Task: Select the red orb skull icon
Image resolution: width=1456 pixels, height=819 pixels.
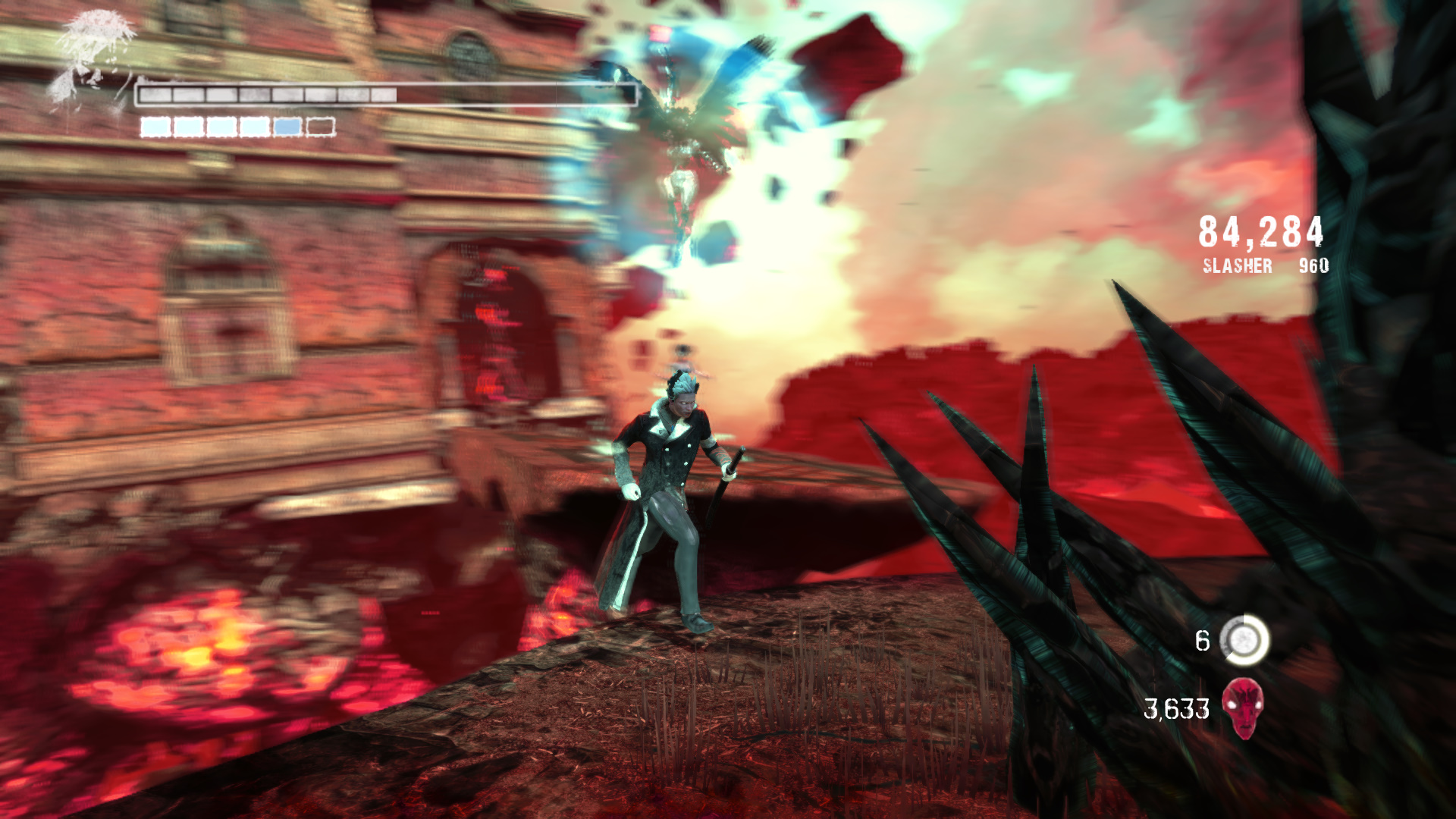Action: [1243, 708]
